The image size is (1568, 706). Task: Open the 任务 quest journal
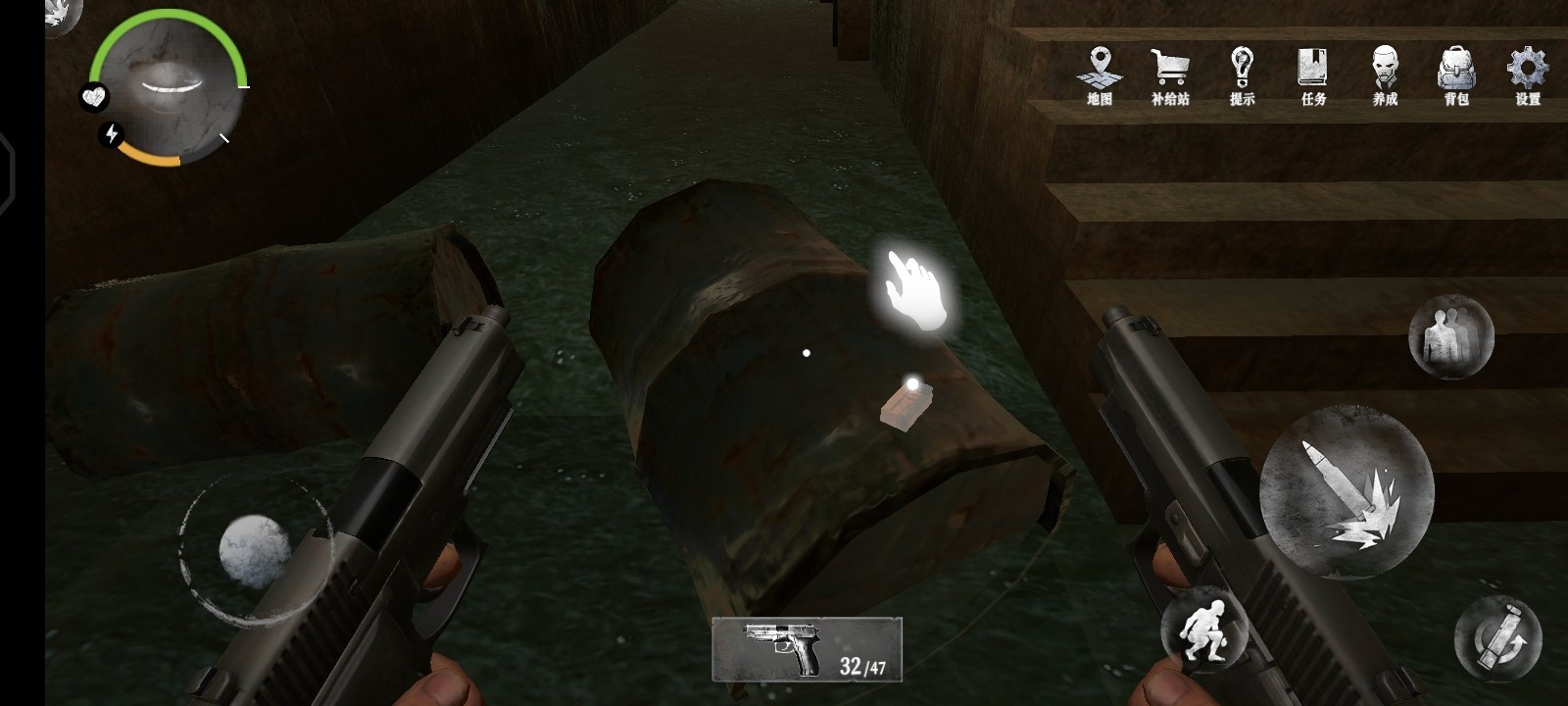1313,74
